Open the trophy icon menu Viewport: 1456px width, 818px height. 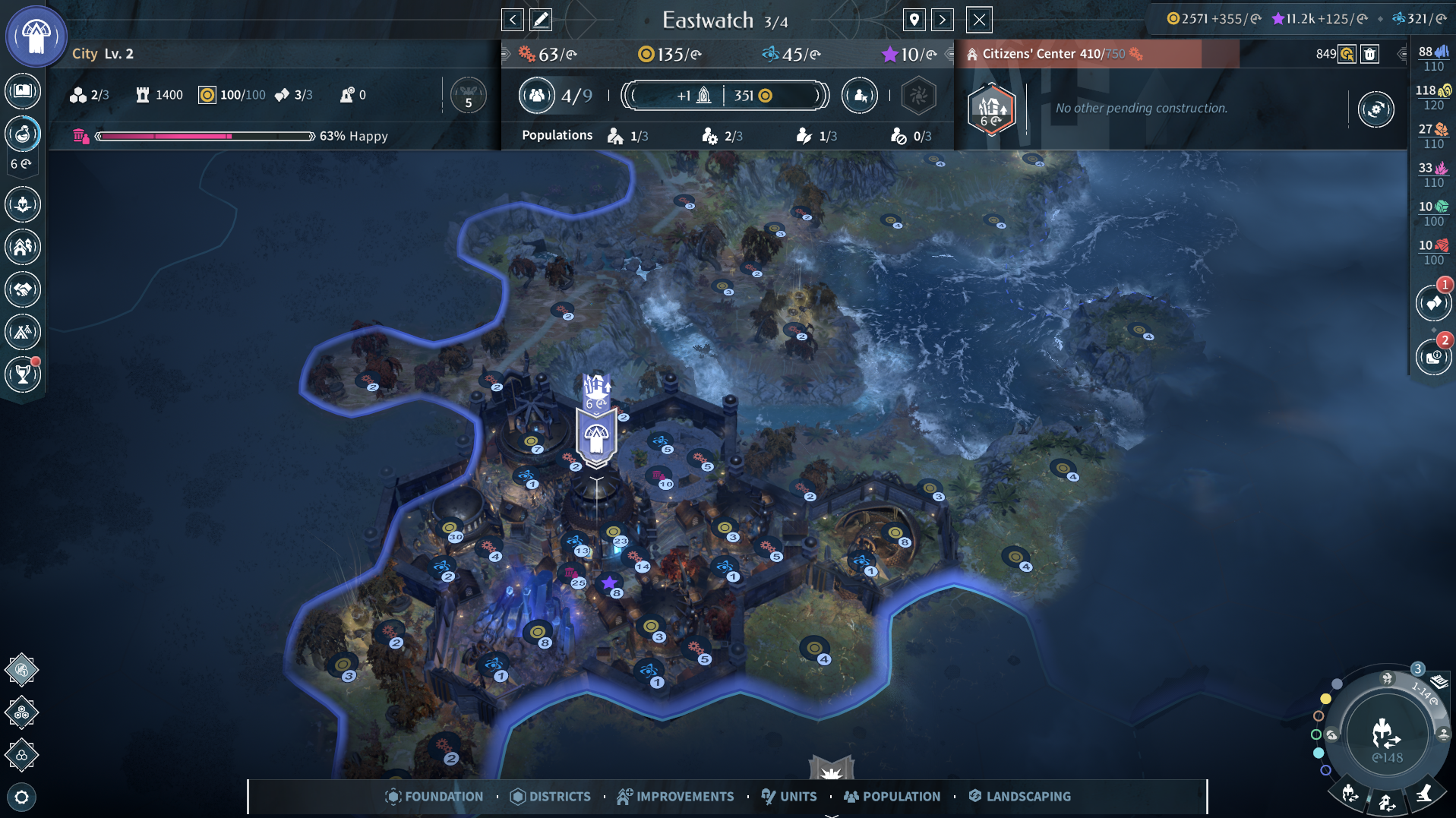(x=23, y=374)
